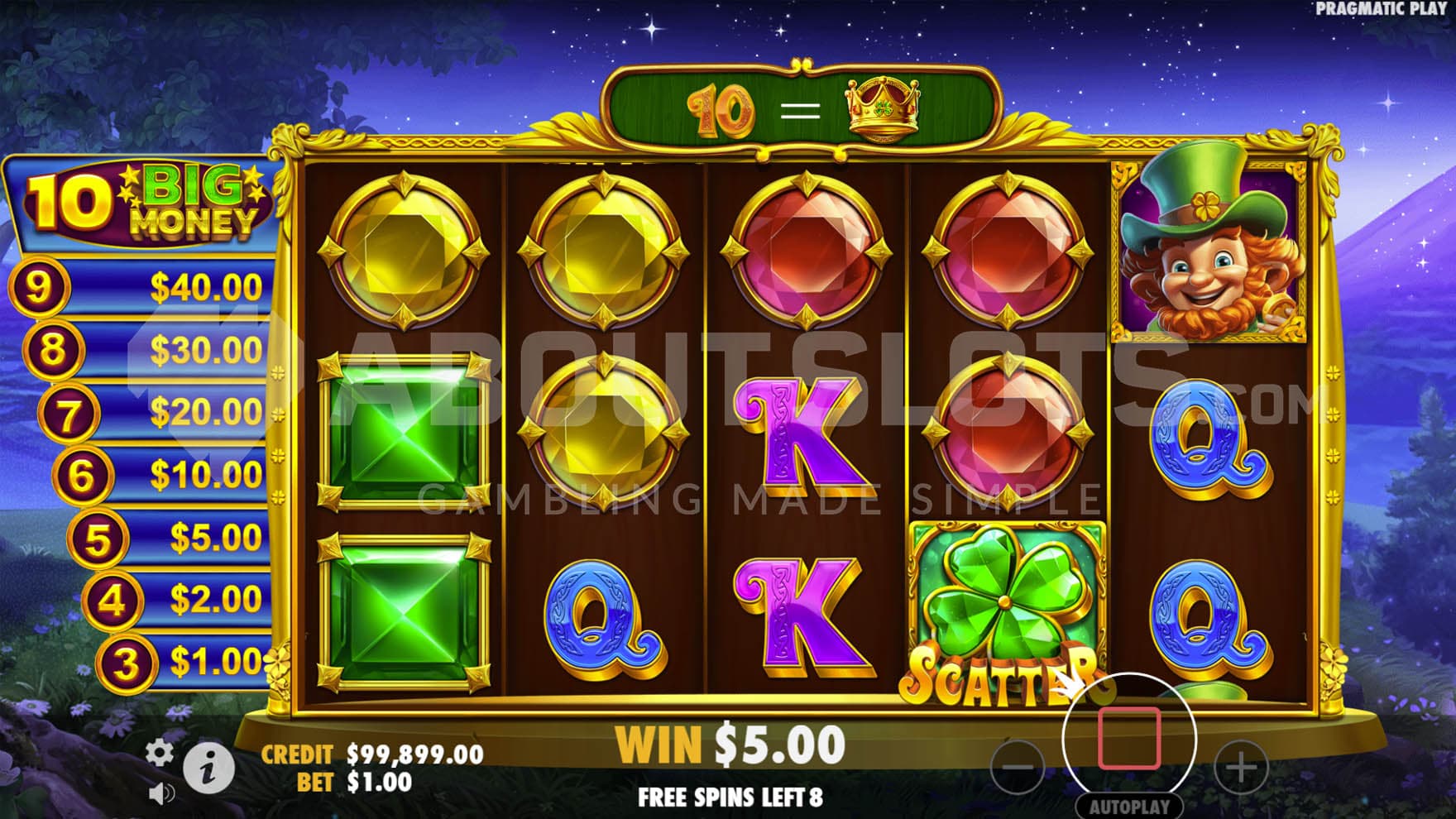Open the Autoplay options
Viewport: 1456px width, 819px height.
coord(1129,807)
